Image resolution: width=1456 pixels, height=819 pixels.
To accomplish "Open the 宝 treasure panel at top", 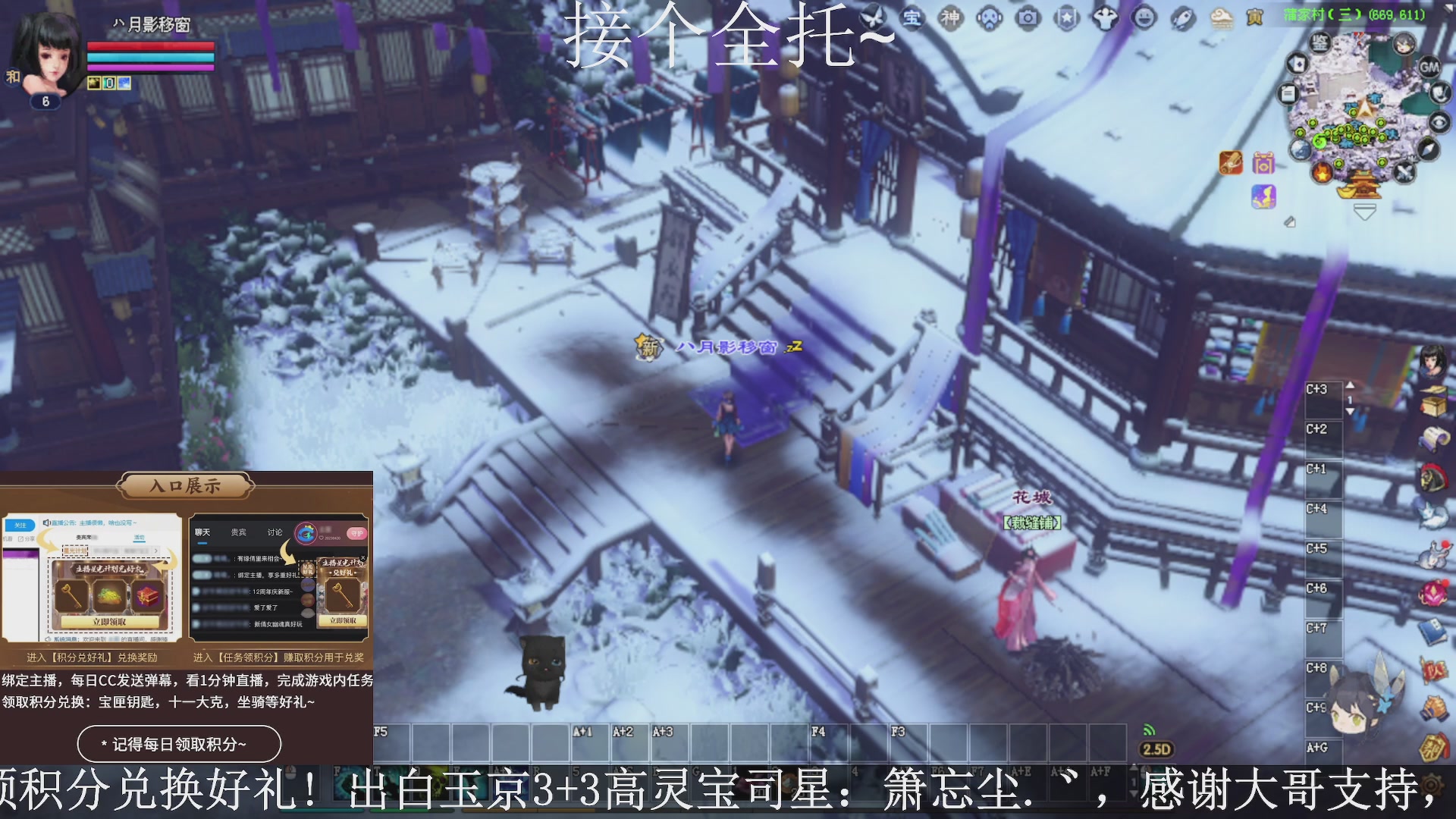I will pyautogui.click(x=911, y=17).
